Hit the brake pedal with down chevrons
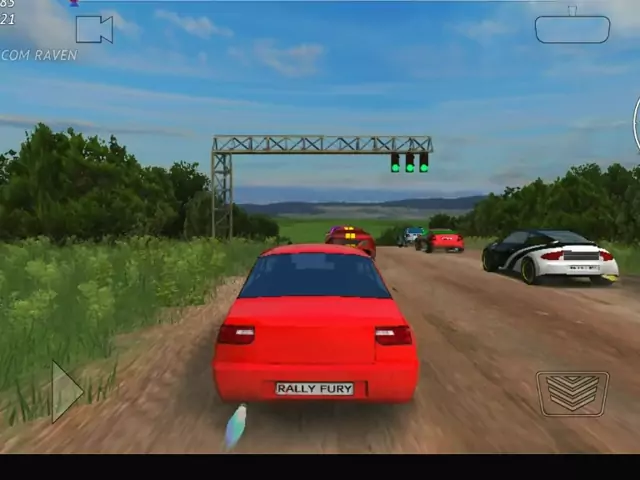Viewport: 640px width, 480px height. [572, 393]
